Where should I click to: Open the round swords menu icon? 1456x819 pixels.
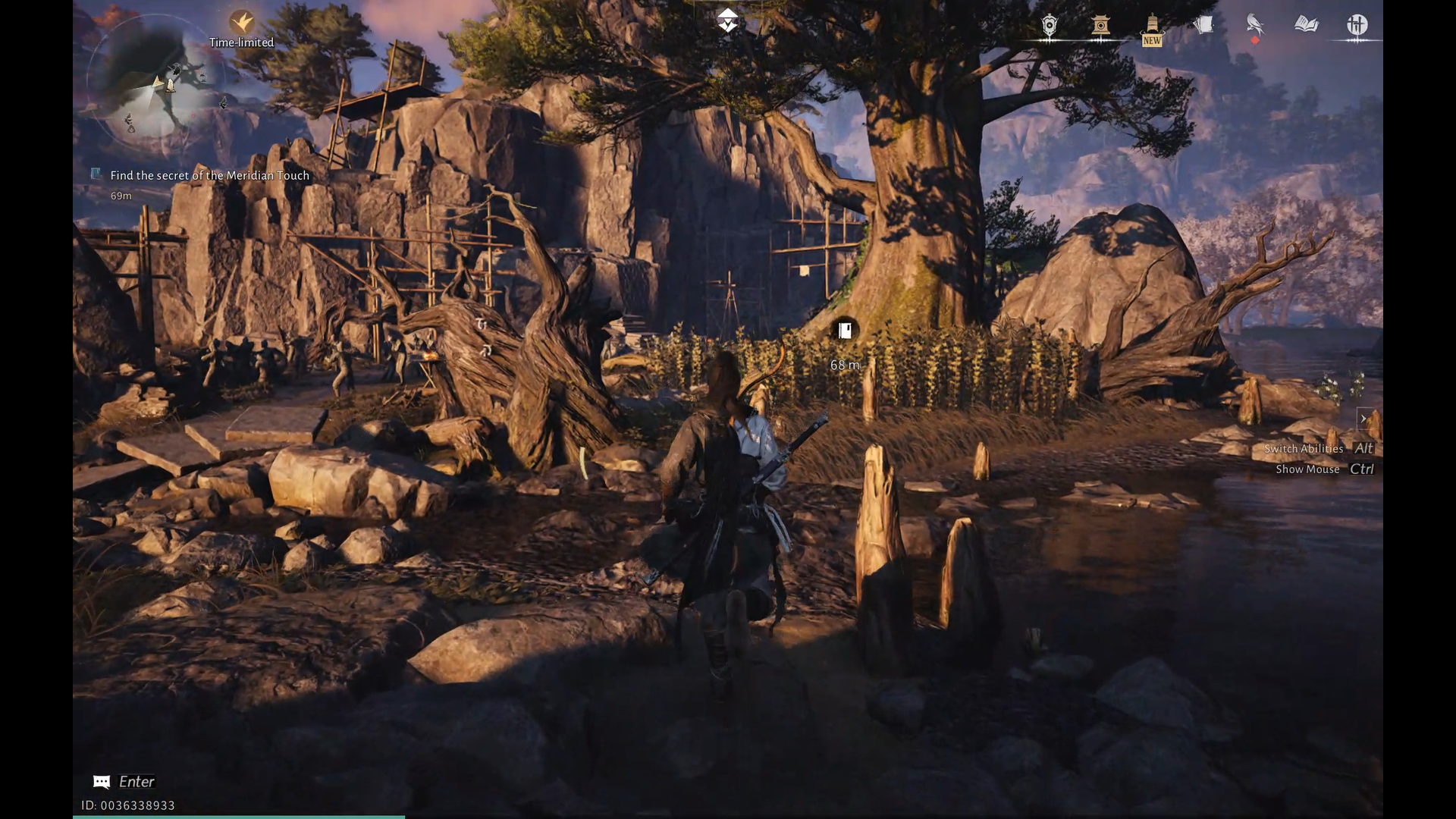1357,25
